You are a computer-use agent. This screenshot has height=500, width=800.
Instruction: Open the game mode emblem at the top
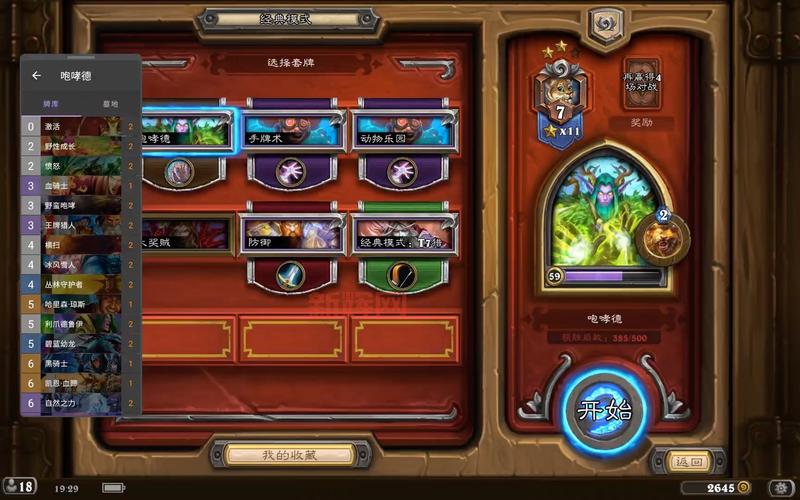pyautogui.click(x=605, y=26)
